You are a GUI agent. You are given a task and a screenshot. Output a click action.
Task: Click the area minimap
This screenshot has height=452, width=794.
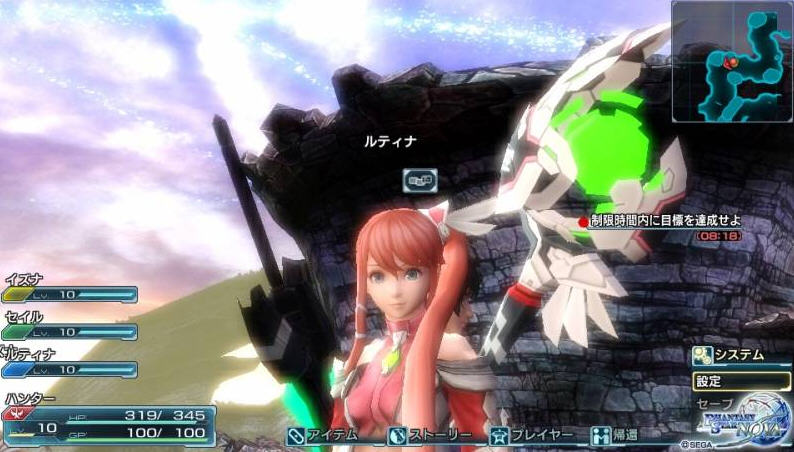tap(732, 61)
